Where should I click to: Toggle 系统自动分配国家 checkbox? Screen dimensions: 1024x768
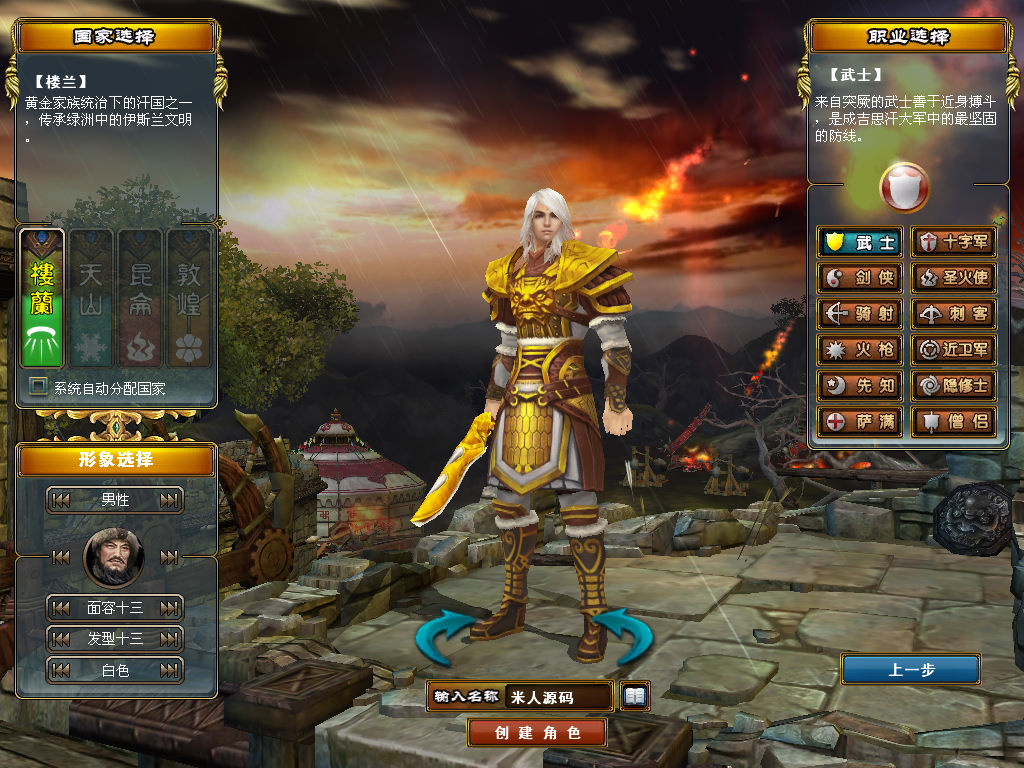39,387
